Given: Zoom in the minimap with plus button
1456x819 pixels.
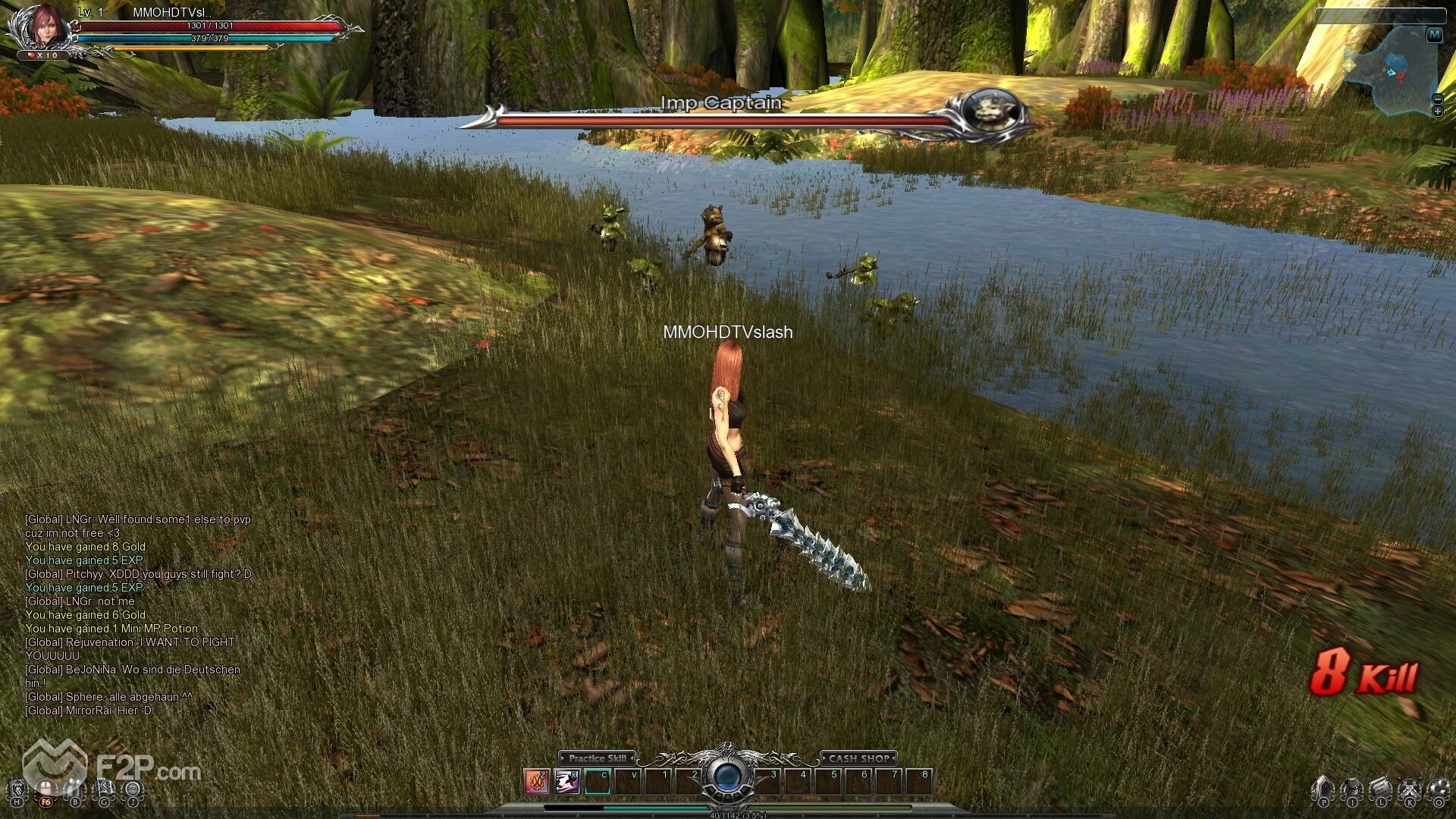Looking at the screenshot, I should tap(1437, 111).
